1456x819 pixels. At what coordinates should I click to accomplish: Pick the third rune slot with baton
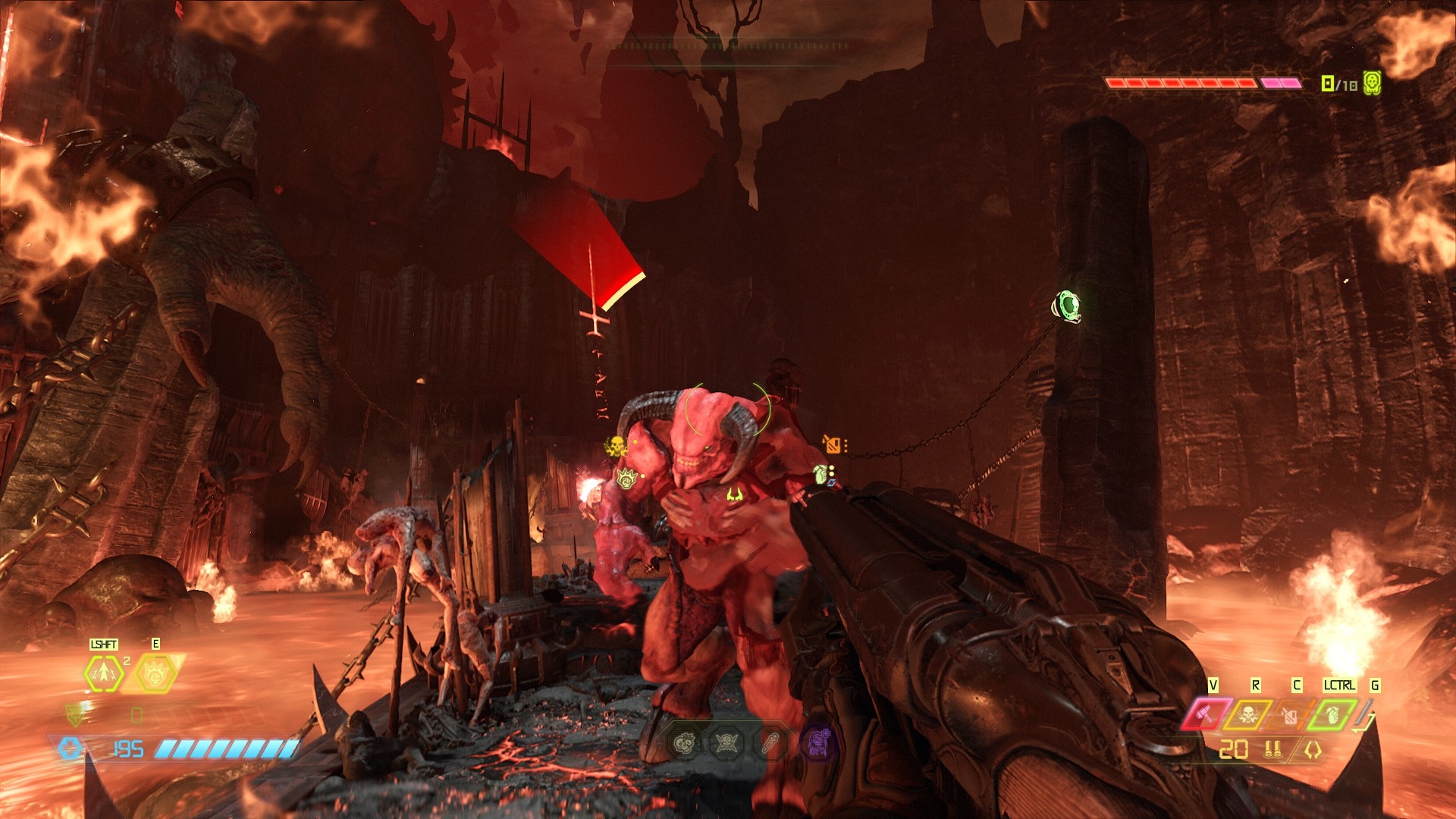tap(771, 742)
